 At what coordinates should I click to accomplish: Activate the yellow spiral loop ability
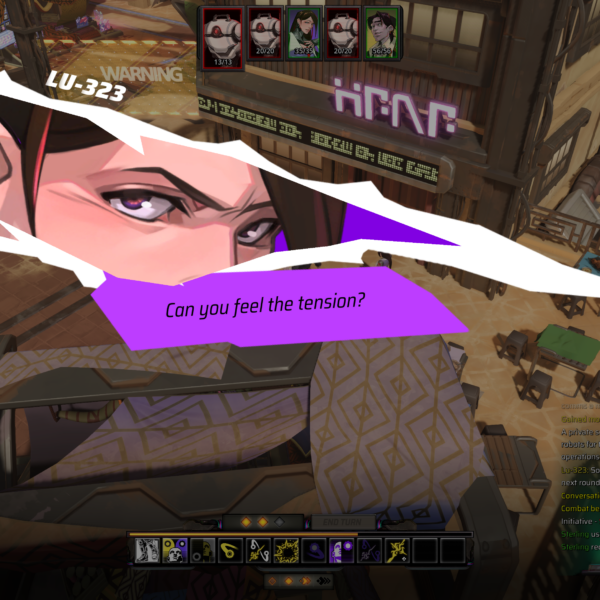coord(230,550)
